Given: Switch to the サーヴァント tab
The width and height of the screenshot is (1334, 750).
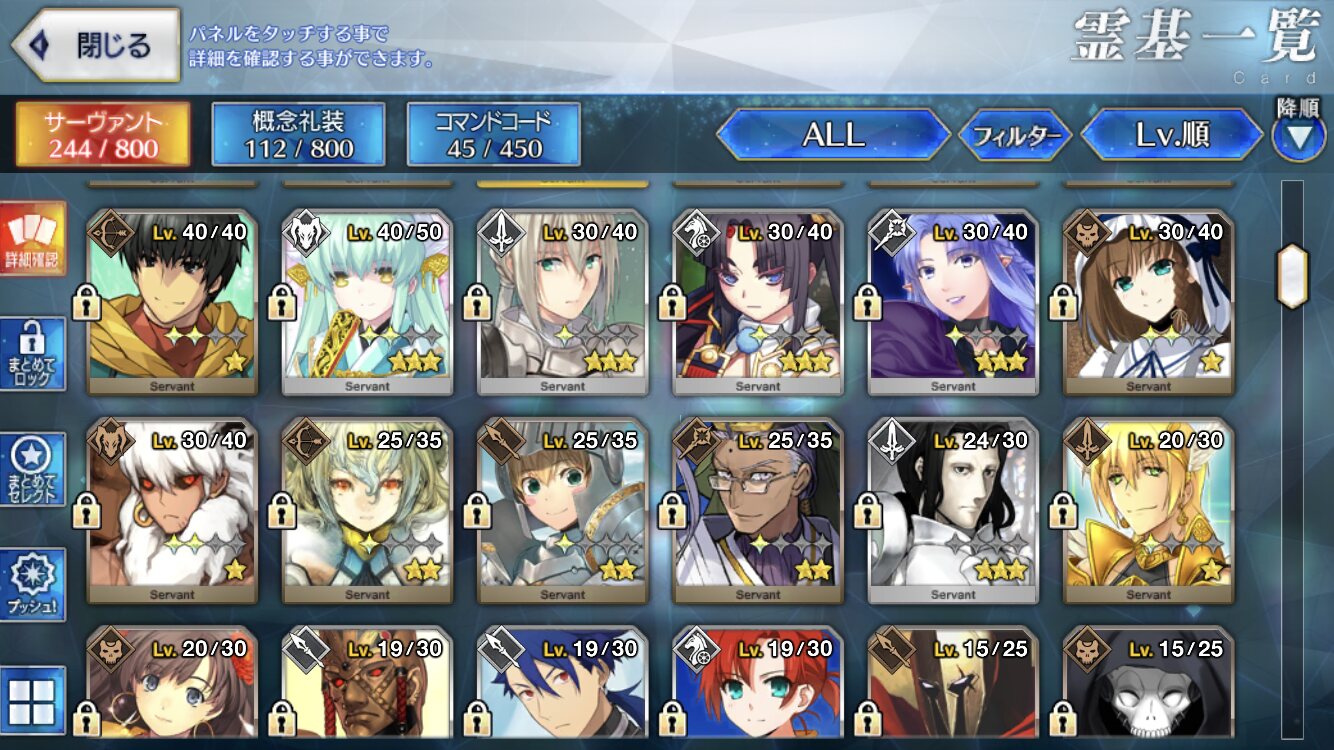Looking at the screenshot, I should coord(102,134).
